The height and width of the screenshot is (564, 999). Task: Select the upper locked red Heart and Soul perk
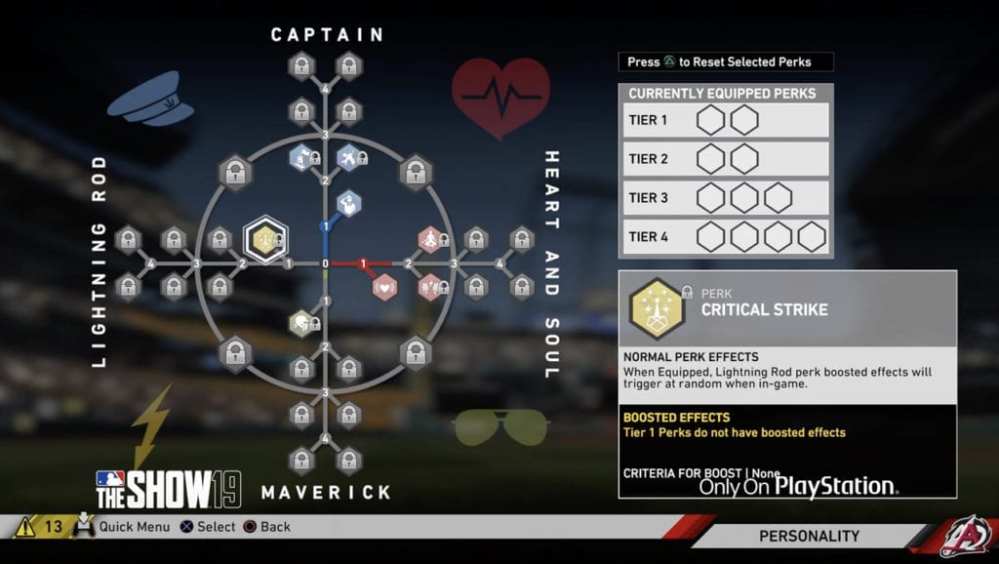pos(431,239)
